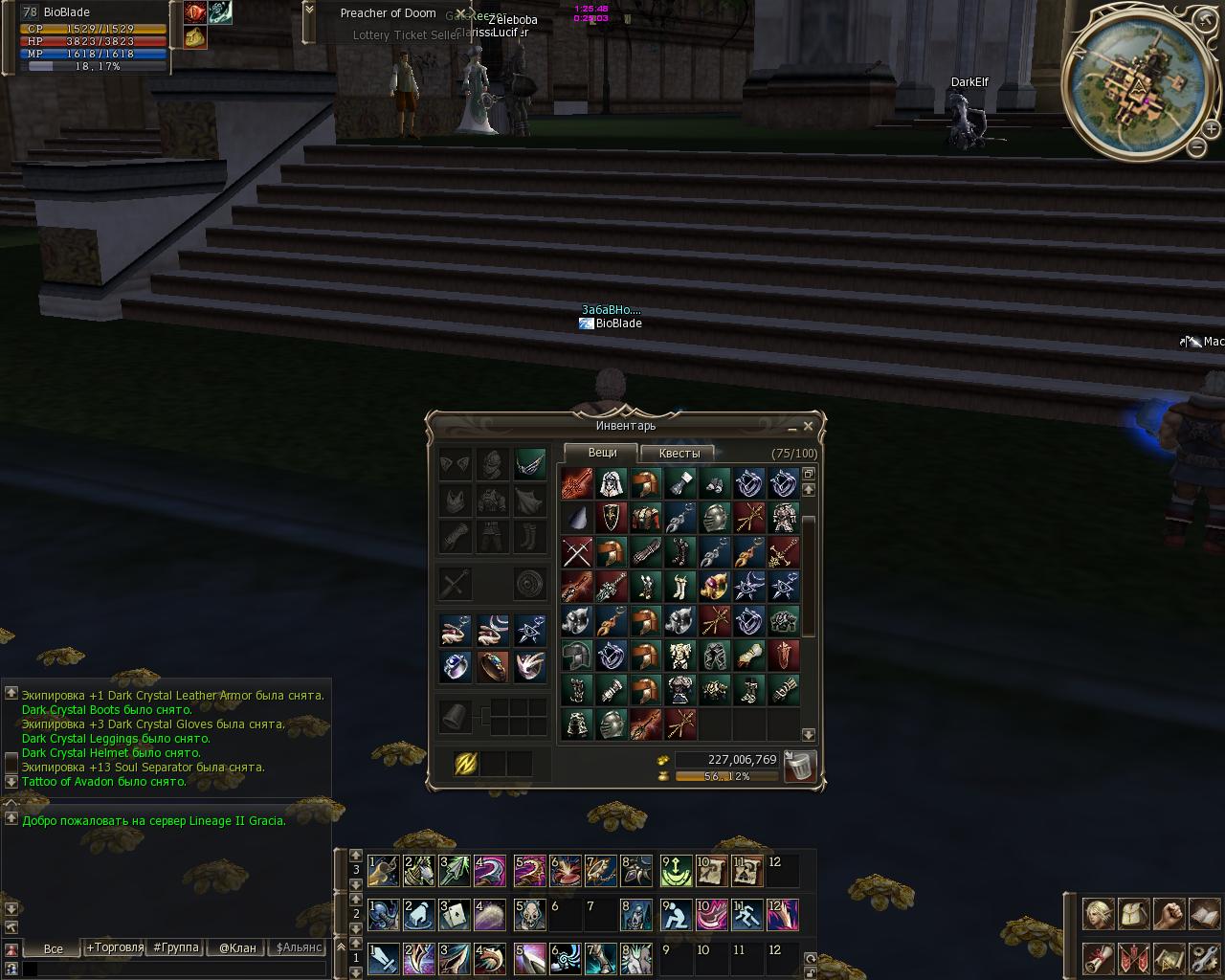The width and height of the screenshot is (1225, 980).
Task: Click the inventory trash can button
Action: pos(800,766)
